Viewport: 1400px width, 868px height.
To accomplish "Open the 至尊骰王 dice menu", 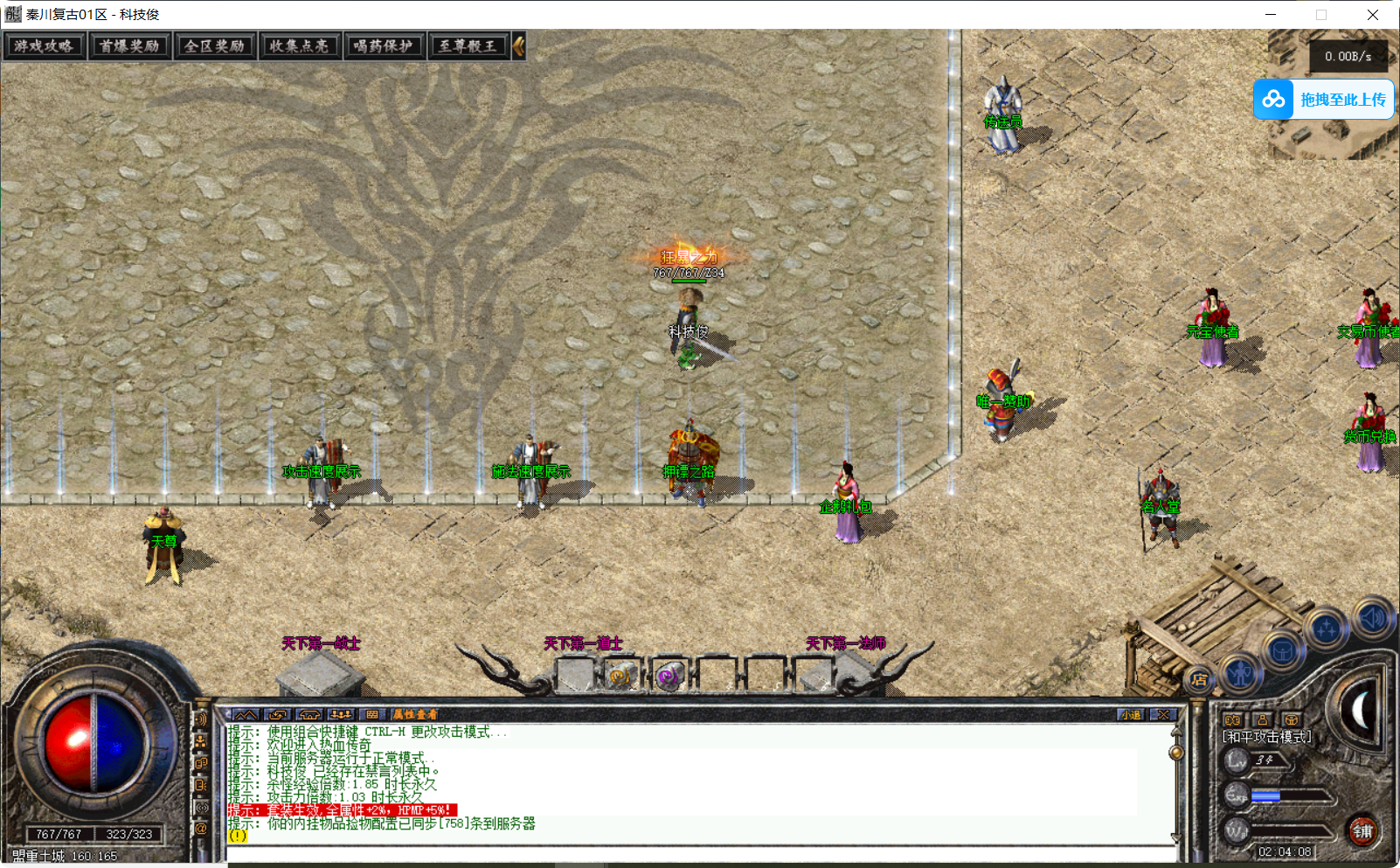I will pyautogui.click(x=468, y=46).
